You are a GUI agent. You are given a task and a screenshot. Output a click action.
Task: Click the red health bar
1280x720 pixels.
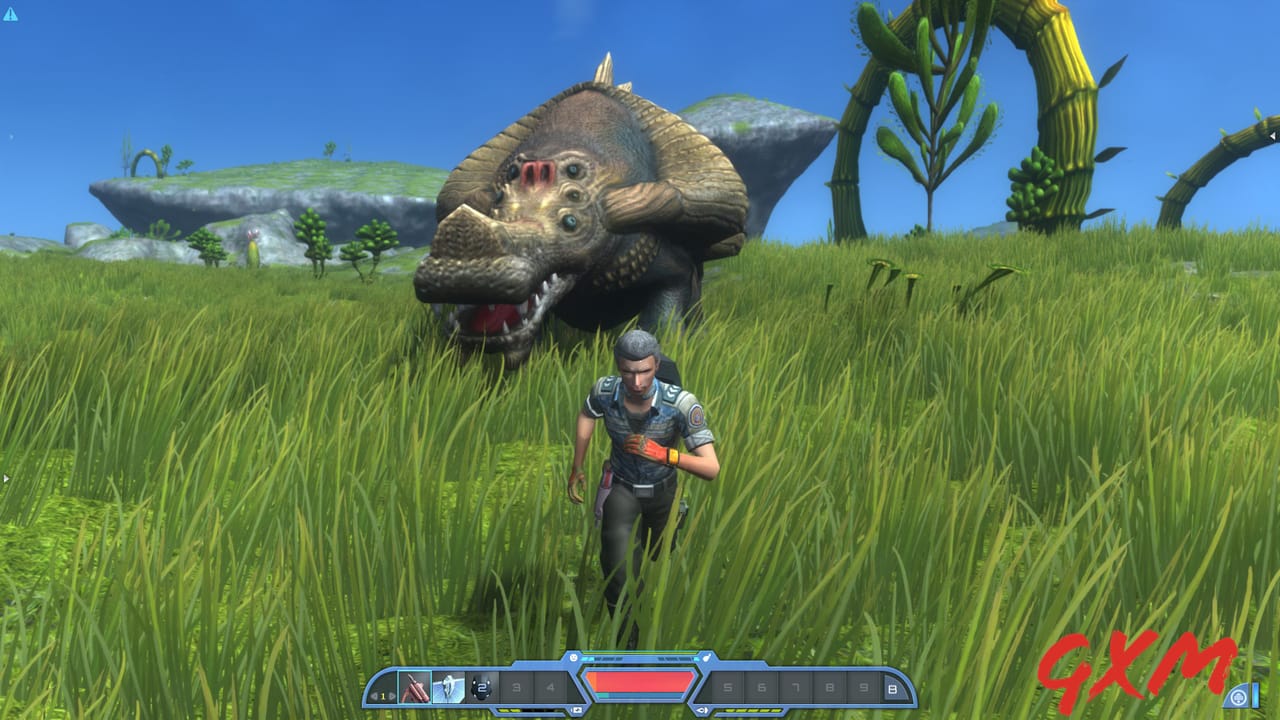click(640, 683)
